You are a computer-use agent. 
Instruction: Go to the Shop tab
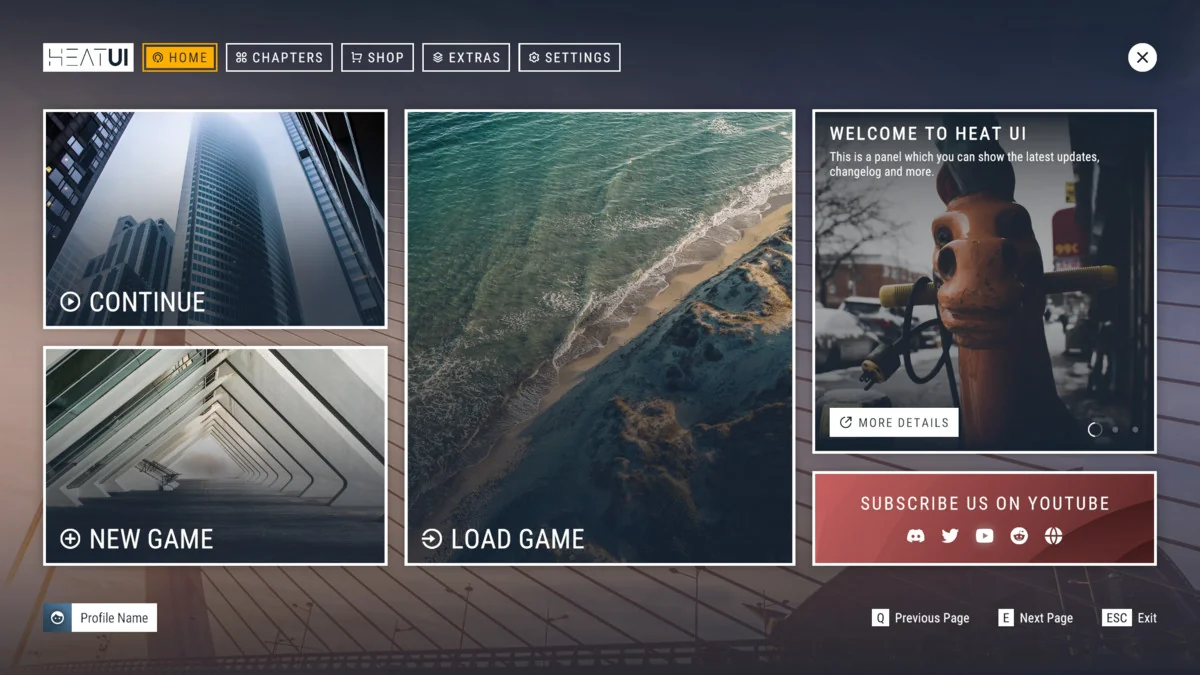point(377,58)
